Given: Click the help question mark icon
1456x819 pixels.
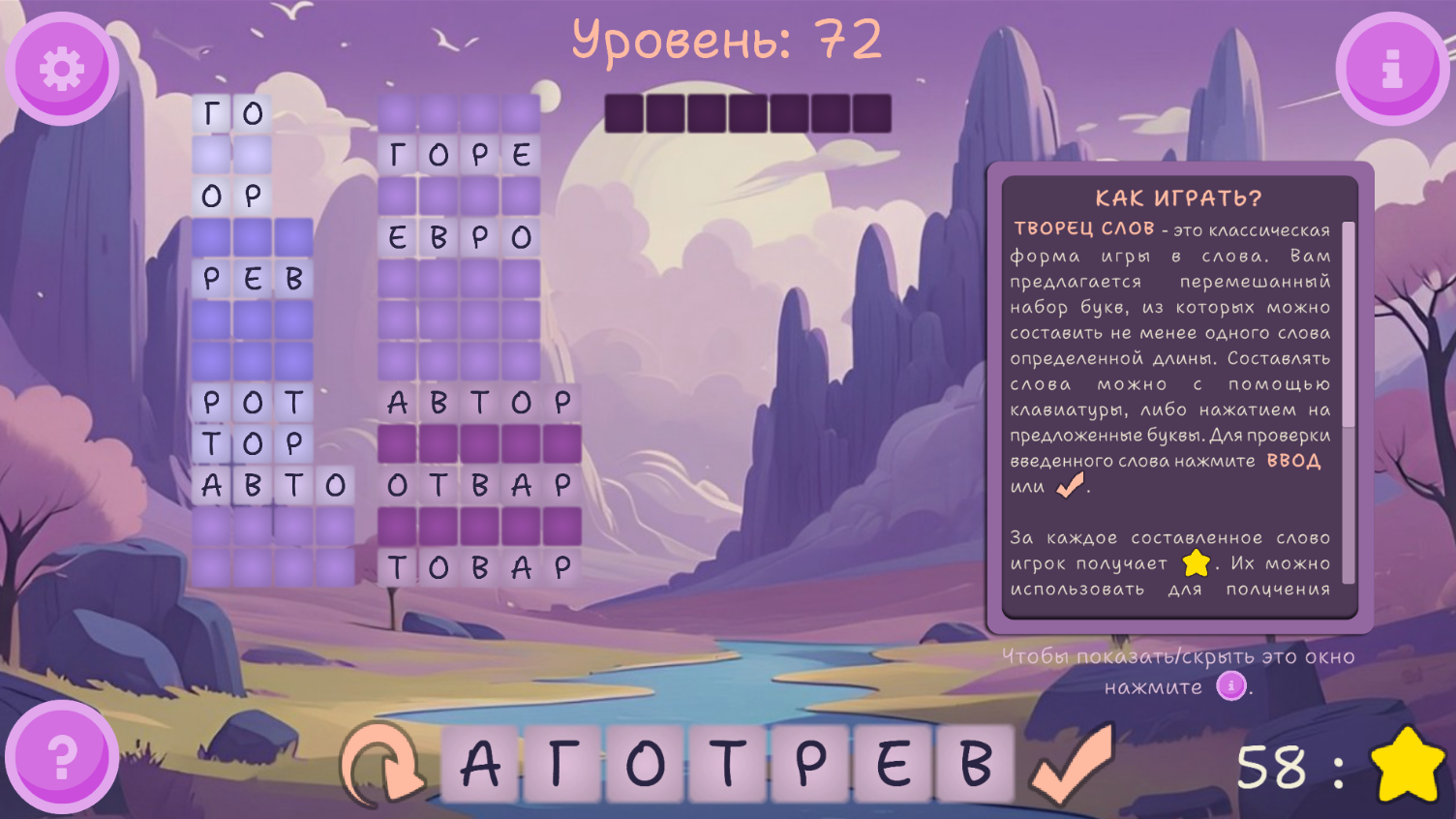Looking at the screenshot, I should coord(61,756).
